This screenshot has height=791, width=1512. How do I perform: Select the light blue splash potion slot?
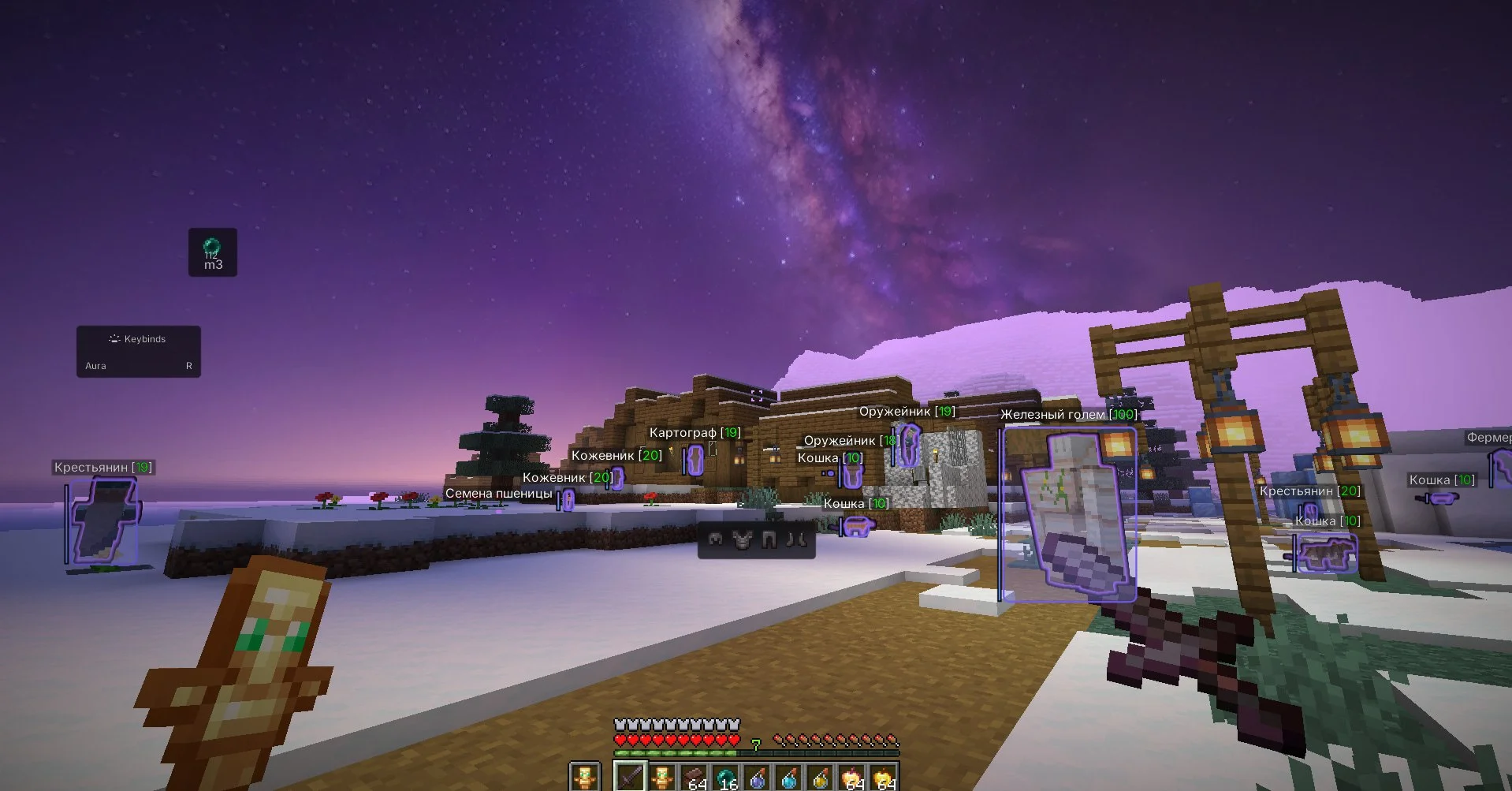(789, 777)
